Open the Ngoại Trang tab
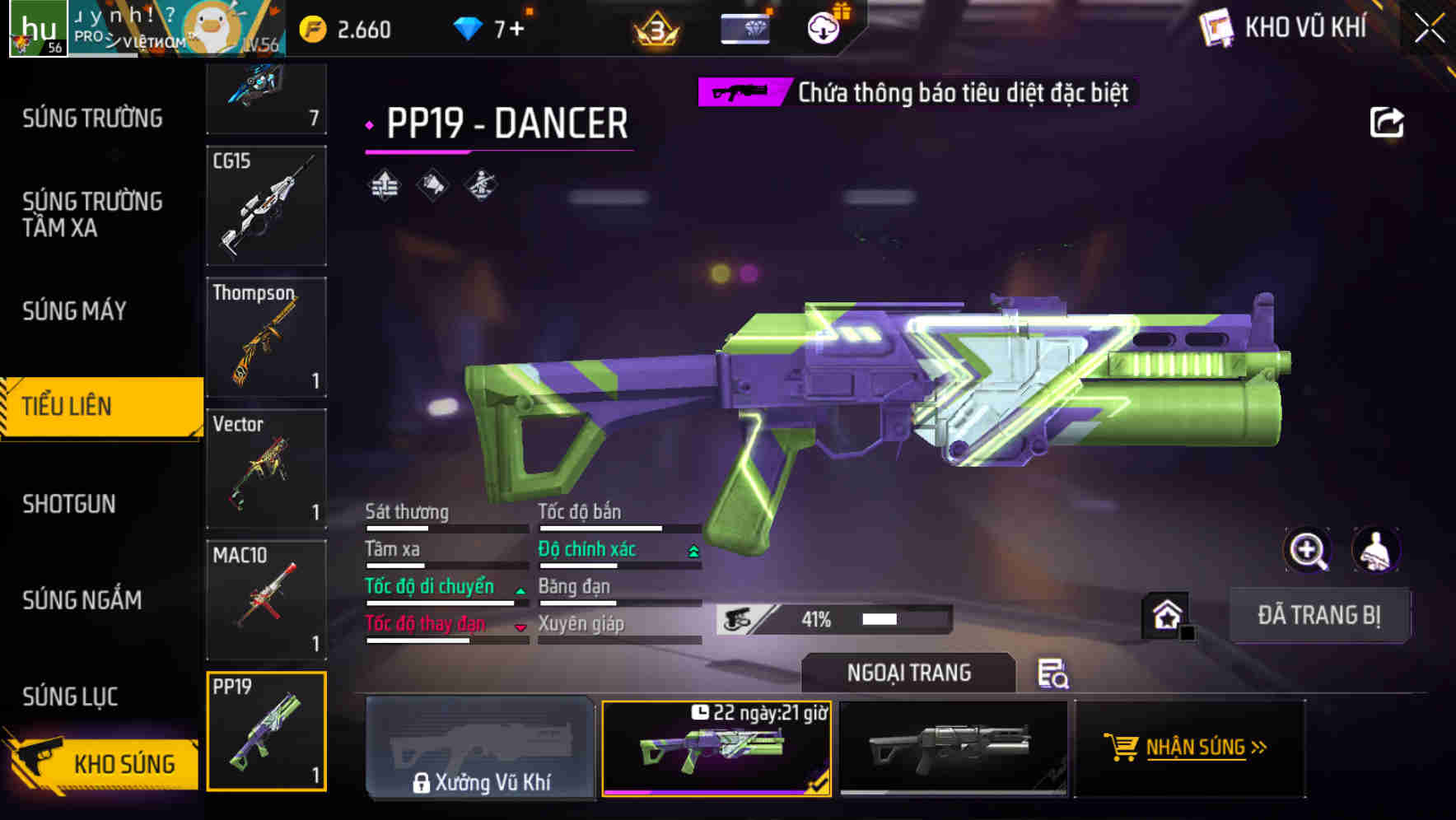The width and height of the screenshot is (1456, 820). pos(909,673)
